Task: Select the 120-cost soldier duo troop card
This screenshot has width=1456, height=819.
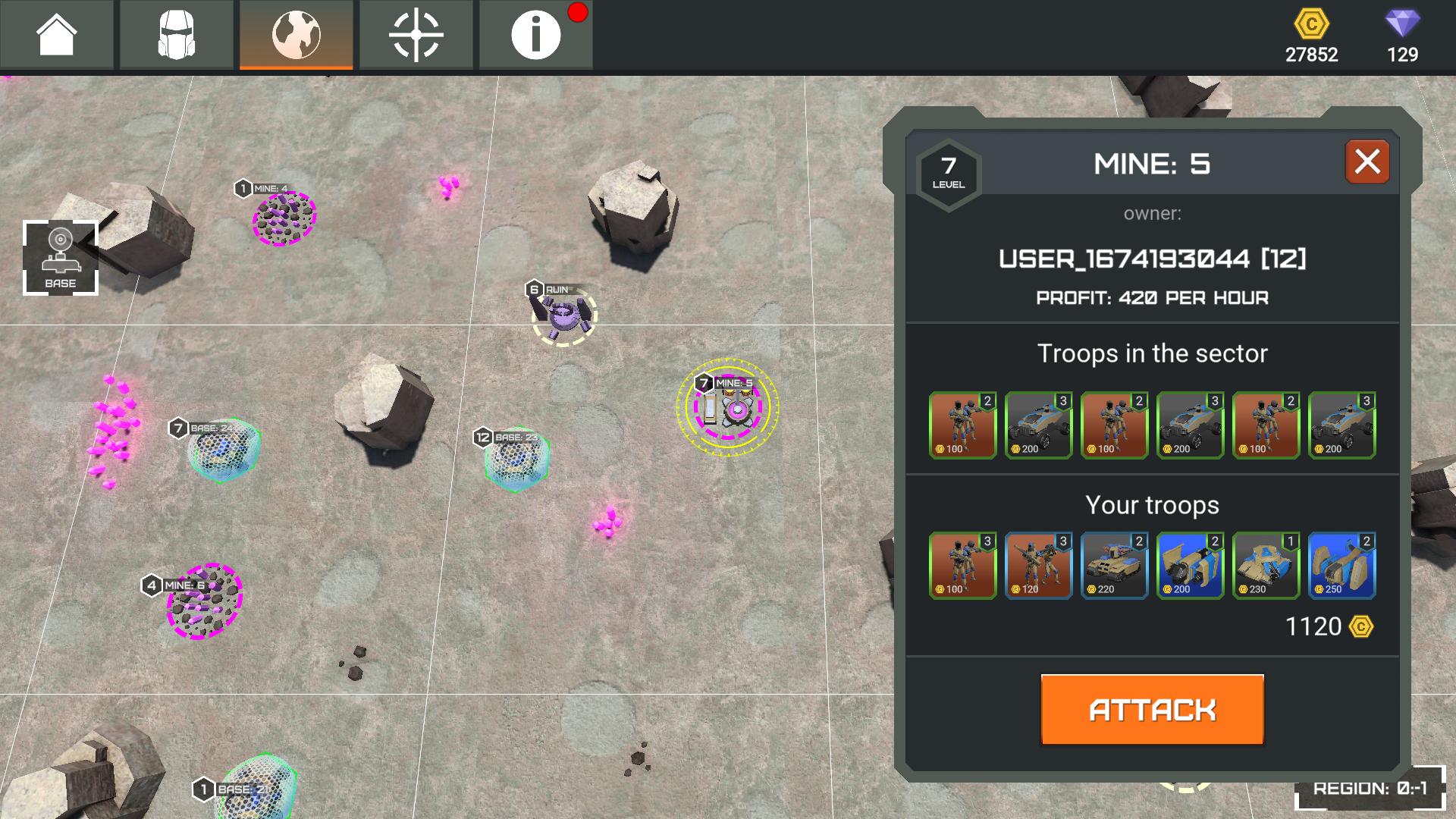Action: tap(1038, 566)
